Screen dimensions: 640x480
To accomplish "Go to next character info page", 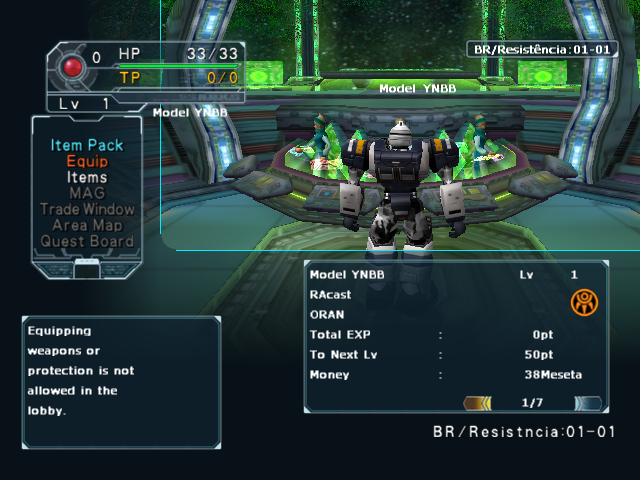I will click(x=588, y=403).
